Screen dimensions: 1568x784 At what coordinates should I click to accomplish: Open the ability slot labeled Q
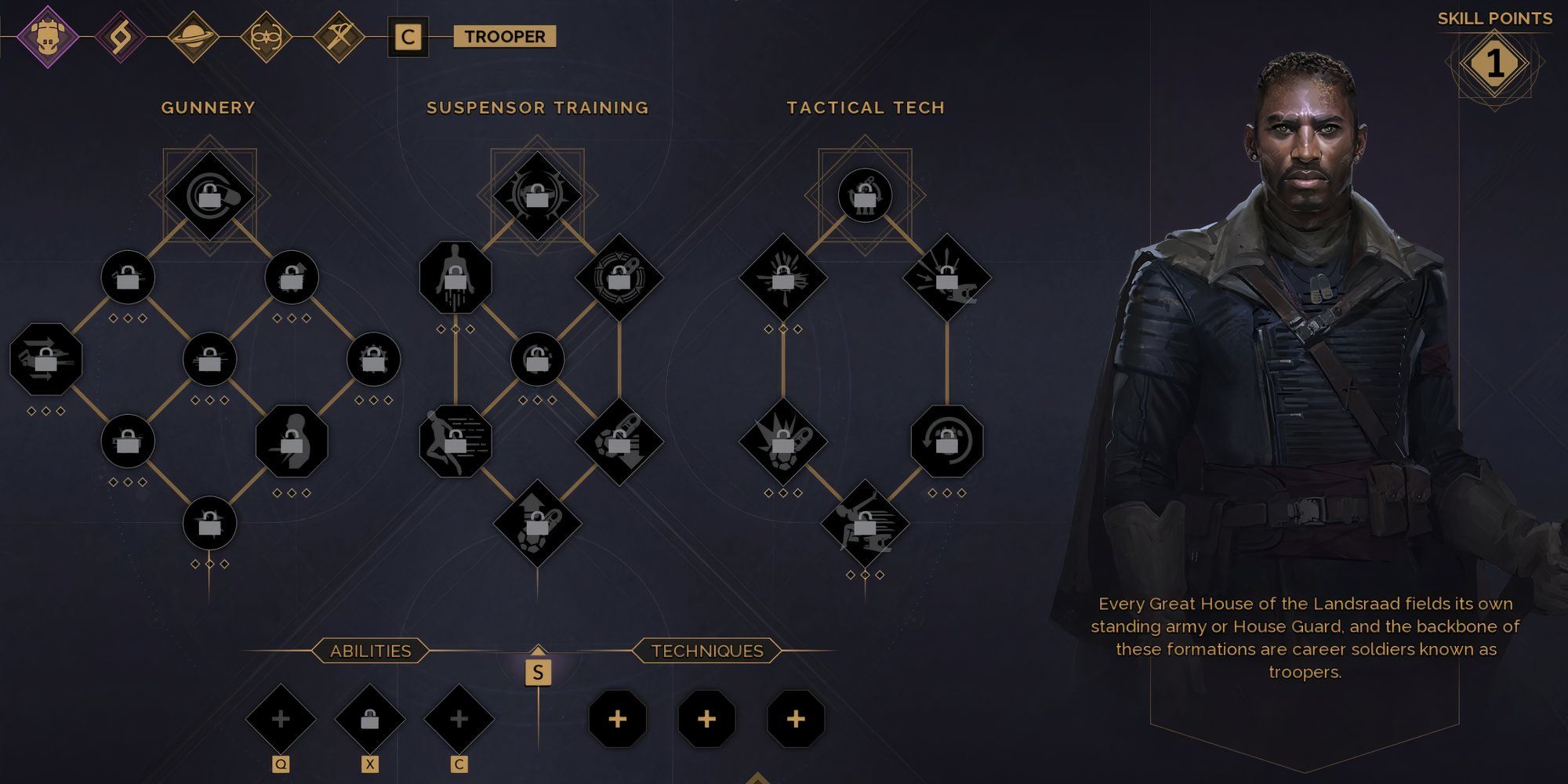[281, 719]
